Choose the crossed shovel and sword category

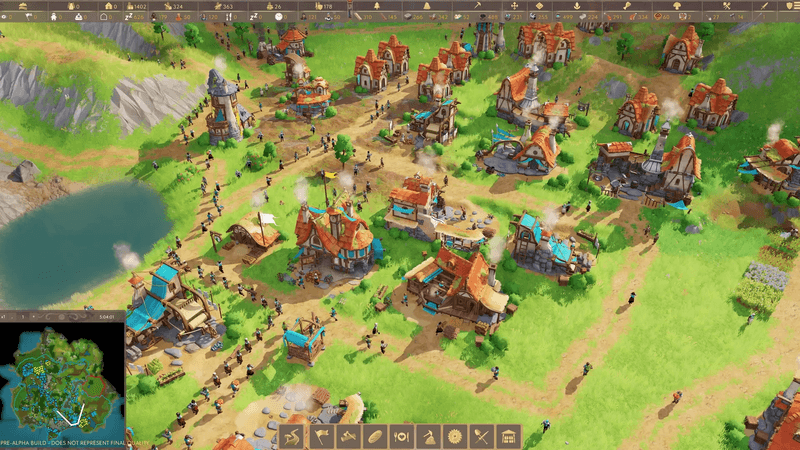482,437
